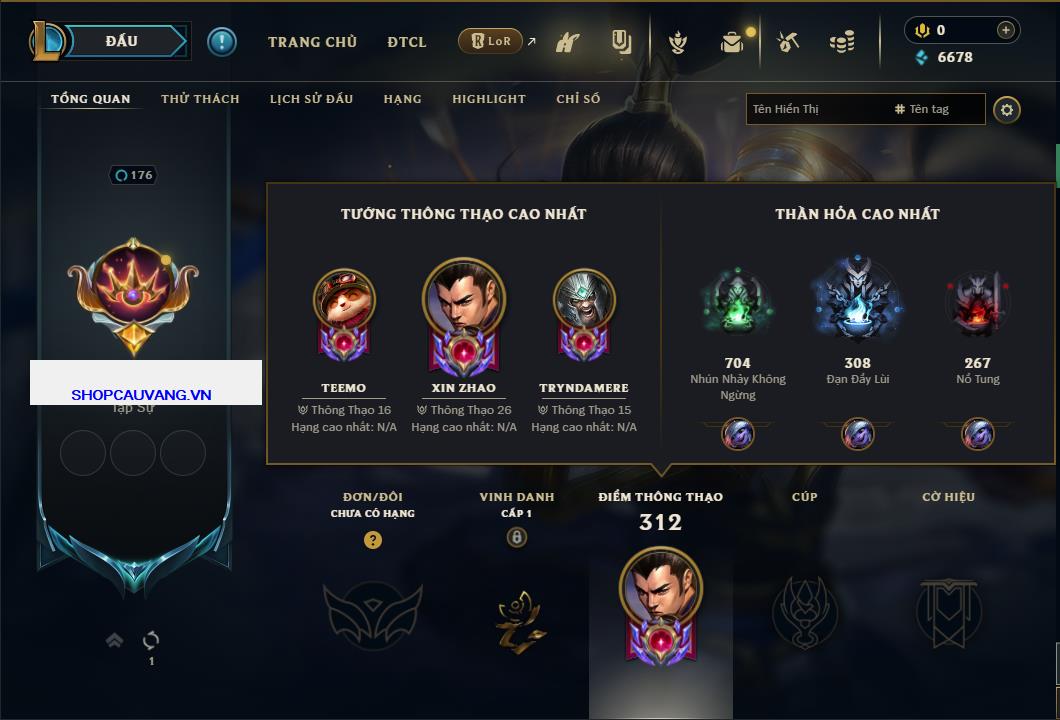Show the CHỈ SỐ tab

click(x=578, y=99)
